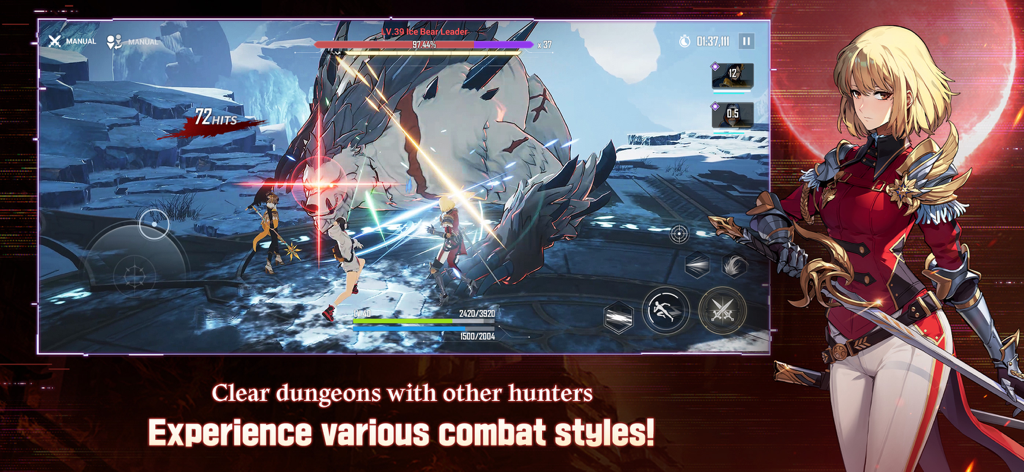The image size is (1024, 472).
Task: Trigger the hexagon skill left of dash
Action: click(x=619, y=317)
